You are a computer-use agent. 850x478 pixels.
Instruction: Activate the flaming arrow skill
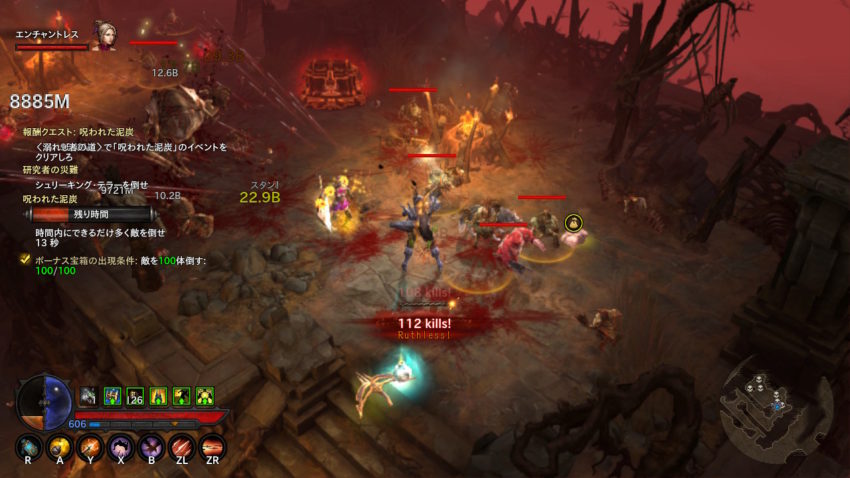[90, 447]
